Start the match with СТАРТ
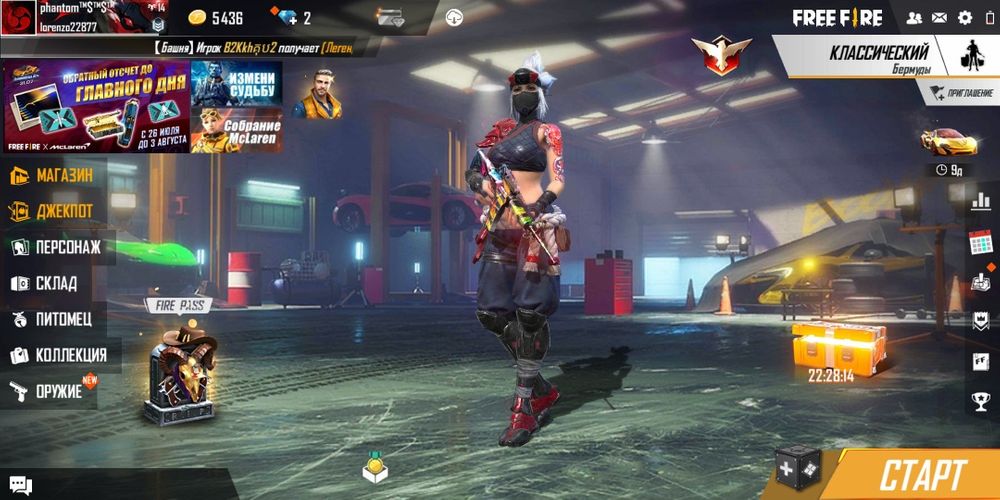The height and width of the screenshot is (500, 1000). click(921, 475)
